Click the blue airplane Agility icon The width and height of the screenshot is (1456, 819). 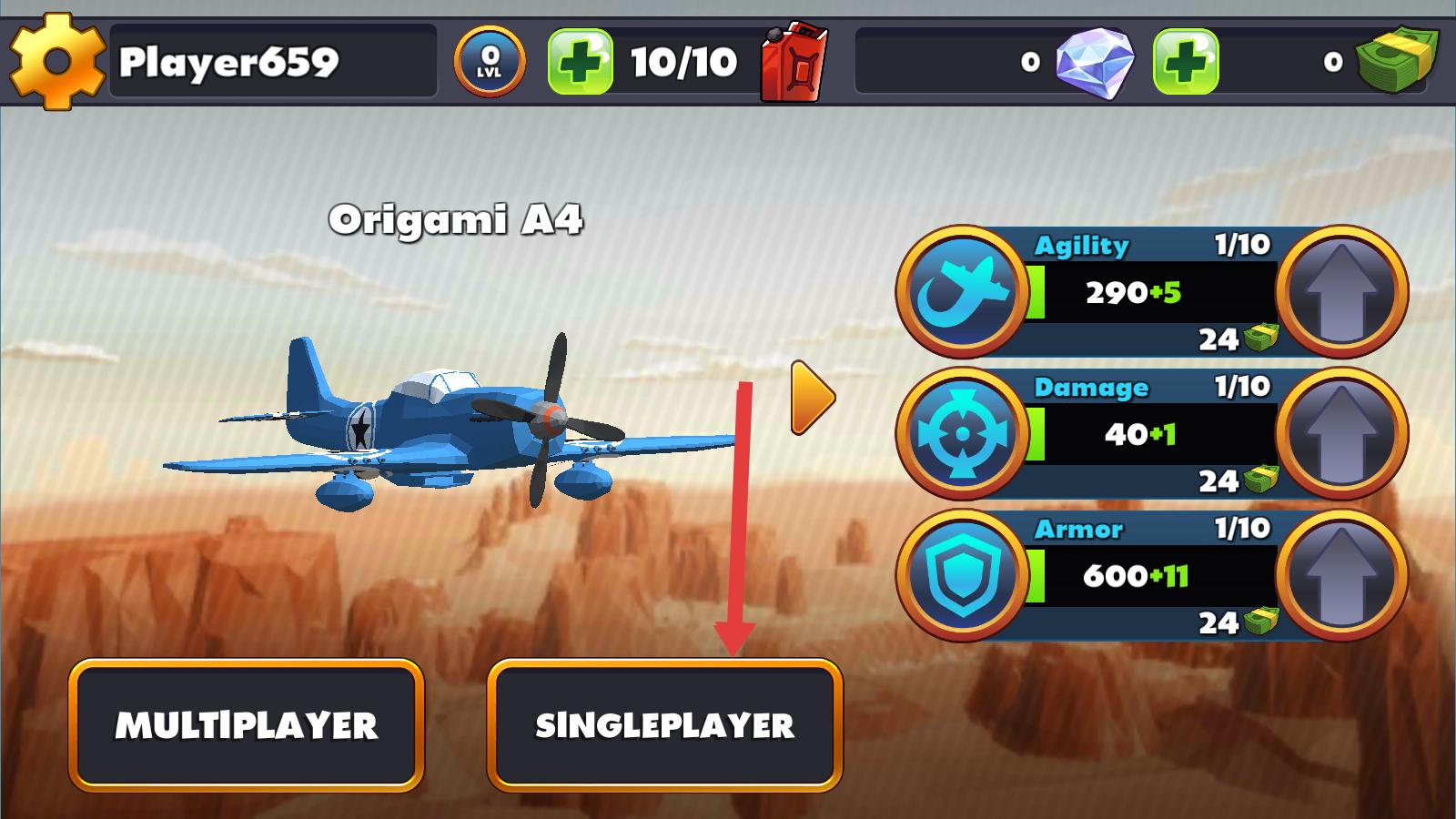click(x=963, y=291)
